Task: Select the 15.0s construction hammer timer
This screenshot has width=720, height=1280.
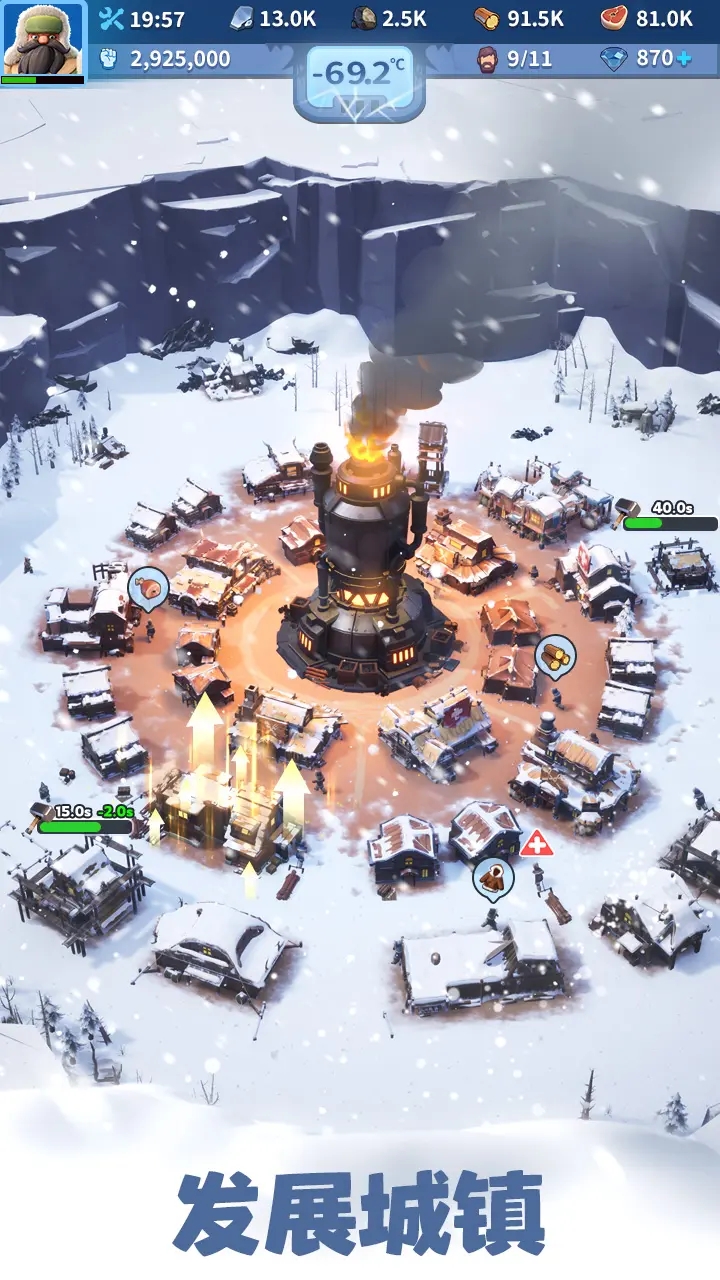Action: tap(84, 820)
